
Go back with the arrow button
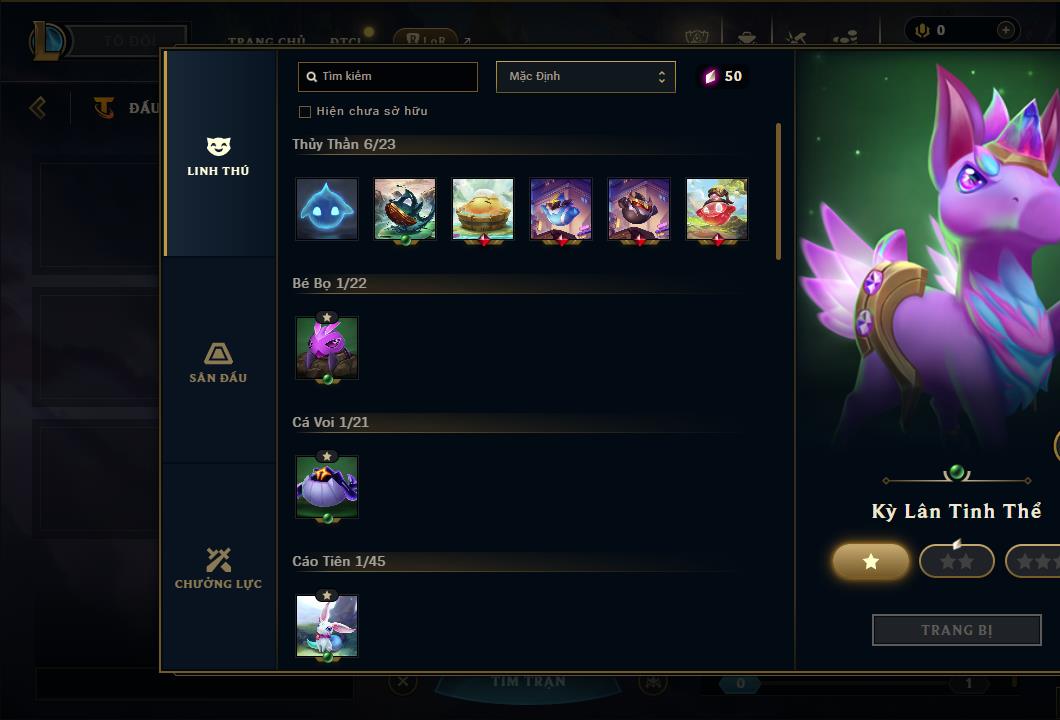tap(38, 107)
